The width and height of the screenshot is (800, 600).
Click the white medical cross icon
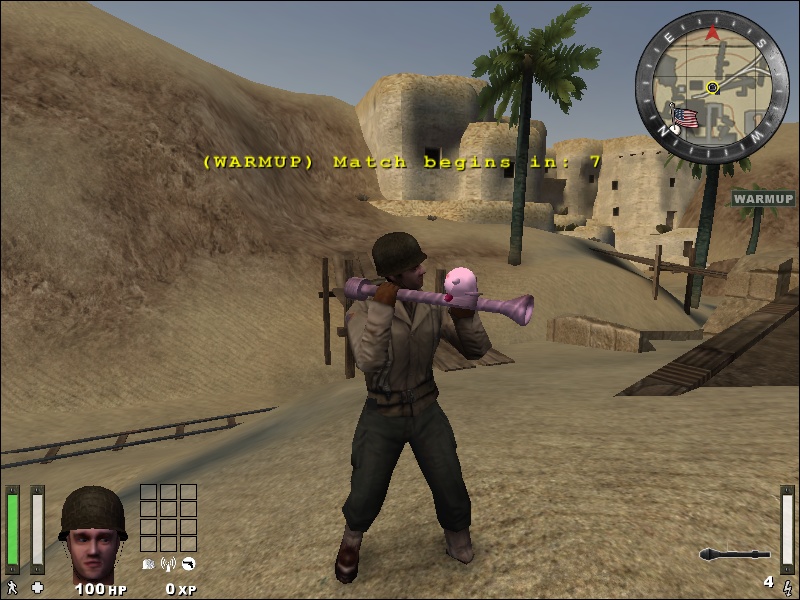click(x=38, y=587)
